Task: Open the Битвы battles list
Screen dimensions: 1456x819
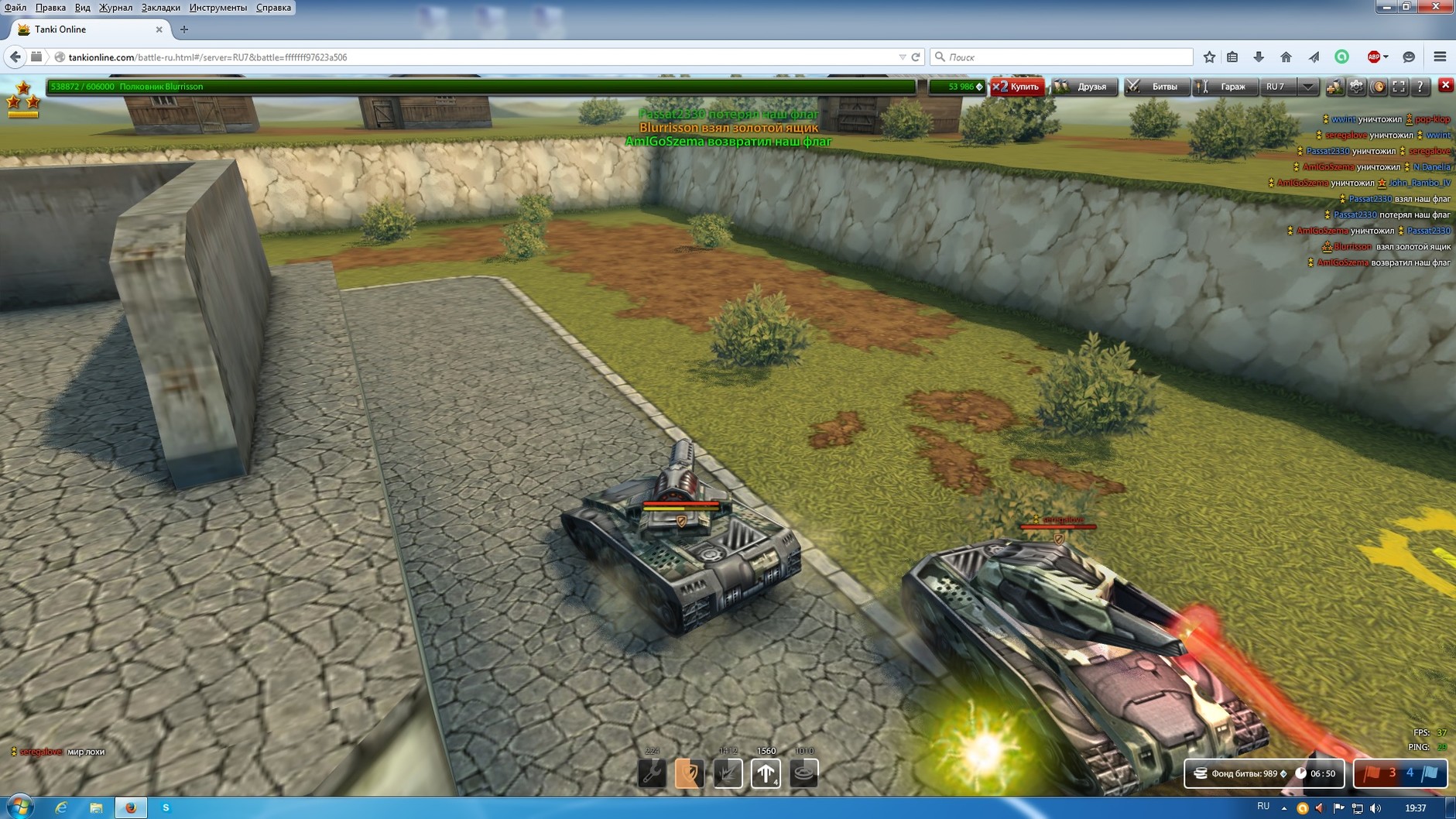Action: point(1155,87)
